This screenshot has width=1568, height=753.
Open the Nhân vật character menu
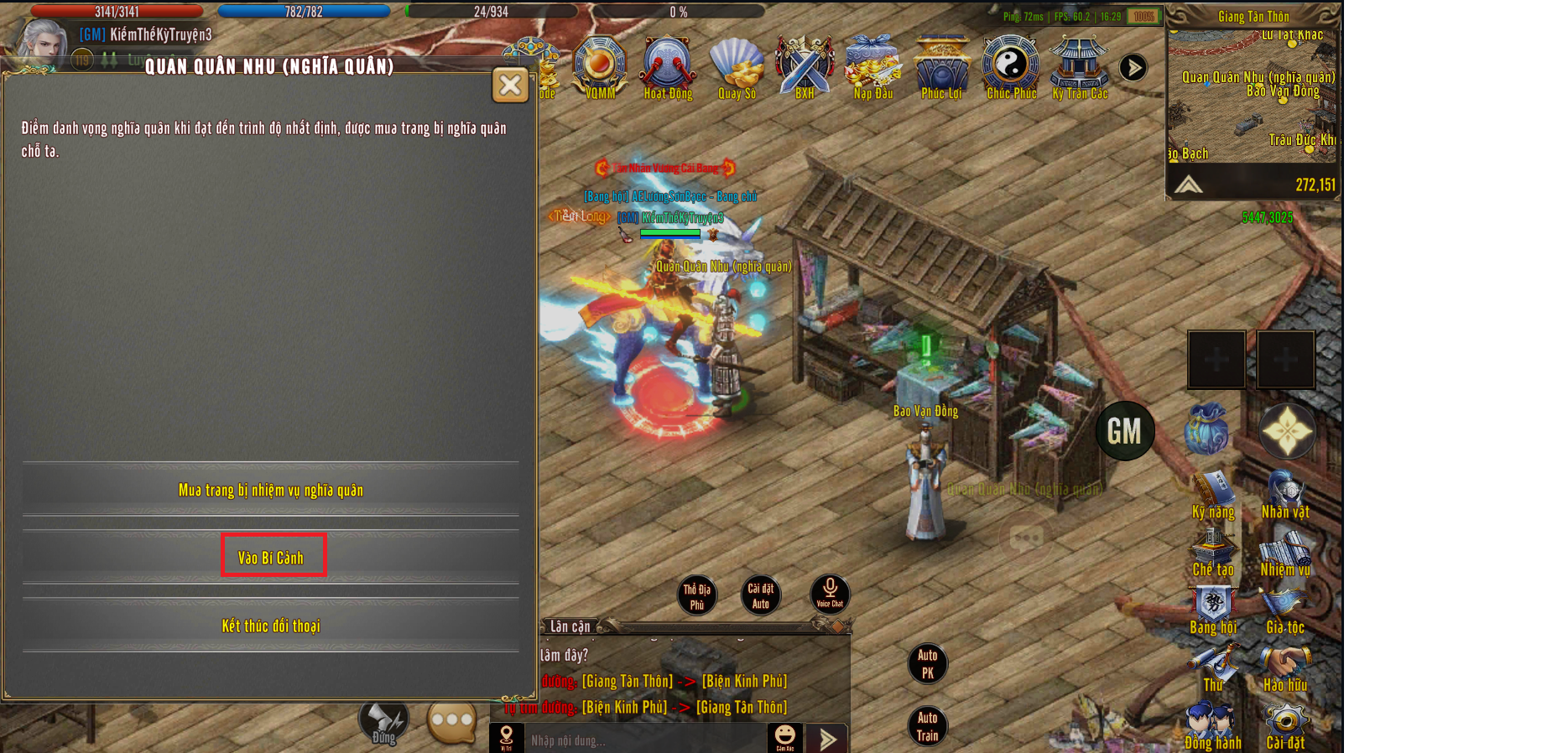1285,495
